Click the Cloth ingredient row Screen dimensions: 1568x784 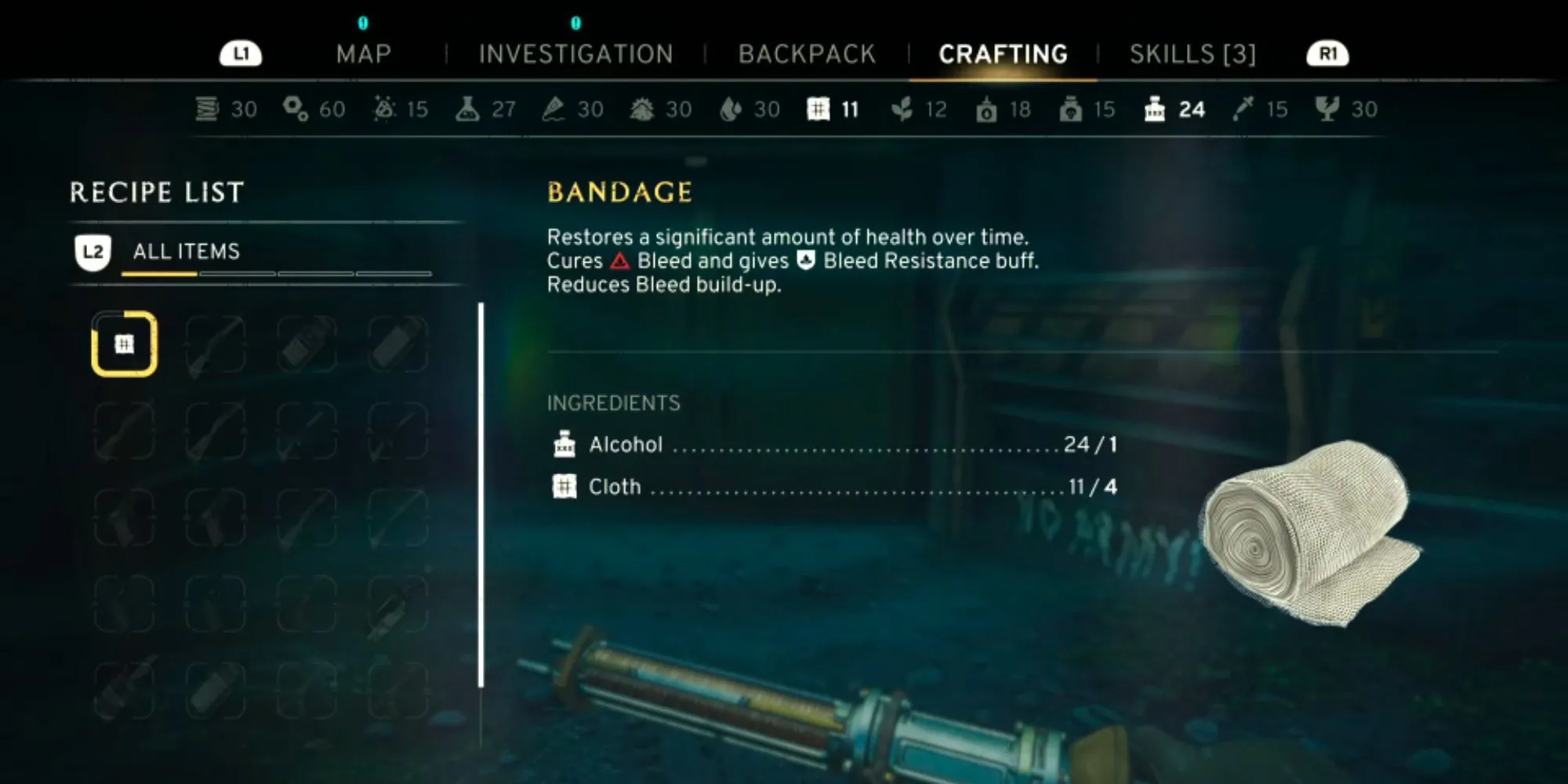tap(833, 487)
